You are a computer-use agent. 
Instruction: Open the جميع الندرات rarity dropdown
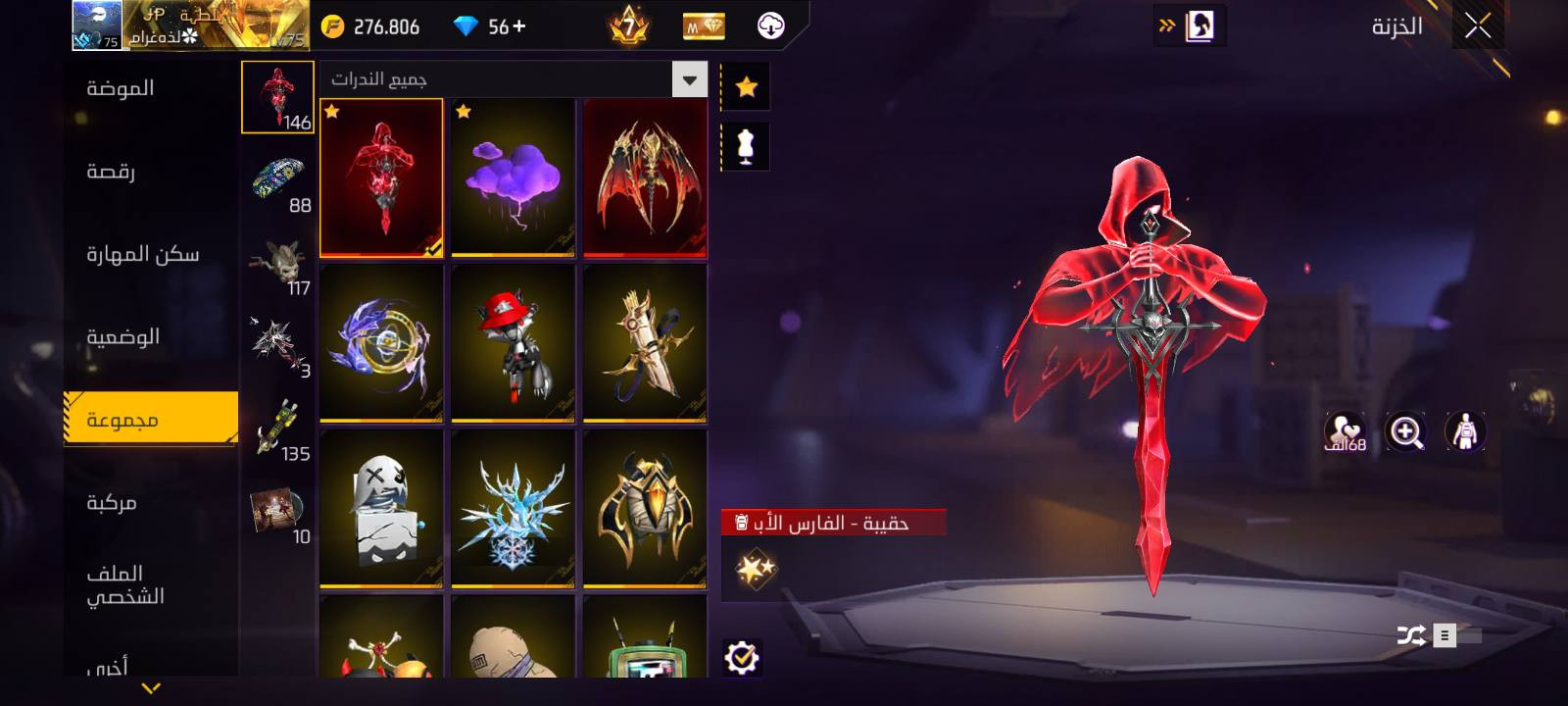(689, 79)
